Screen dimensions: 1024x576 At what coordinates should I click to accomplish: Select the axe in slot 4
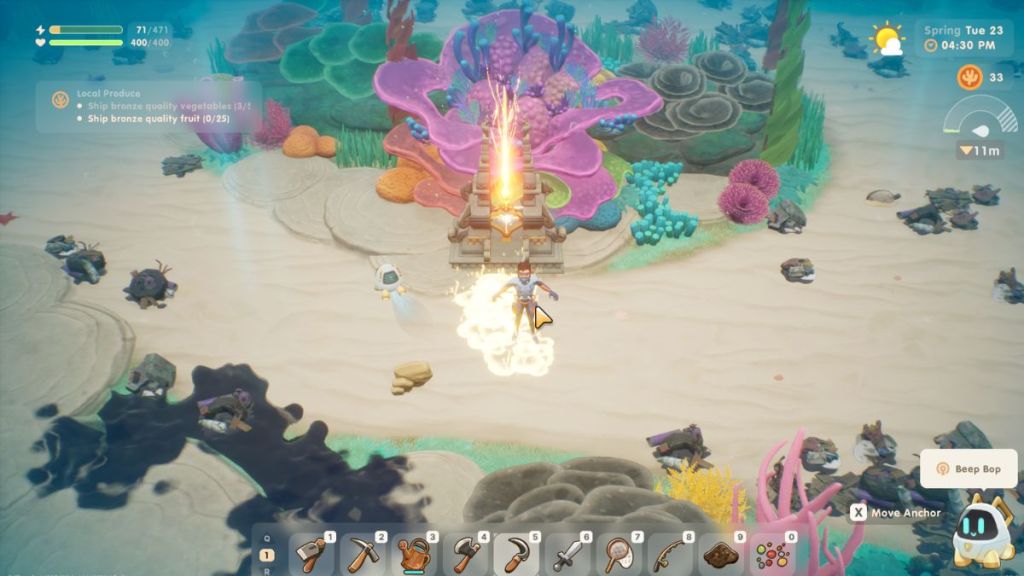tap(466, 554)
